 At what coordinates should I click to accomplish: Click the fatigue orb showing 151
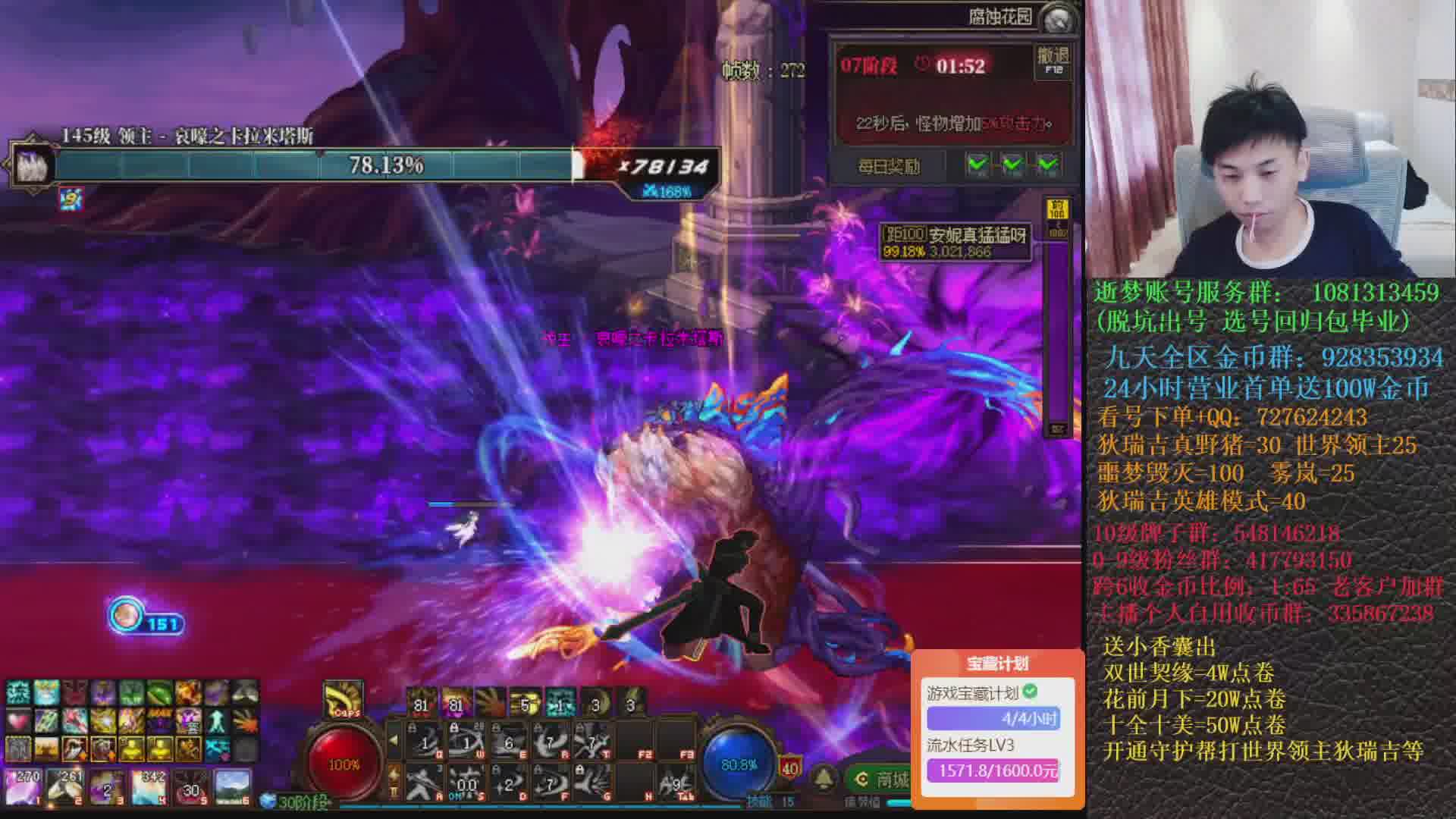(x=126, y=616)
